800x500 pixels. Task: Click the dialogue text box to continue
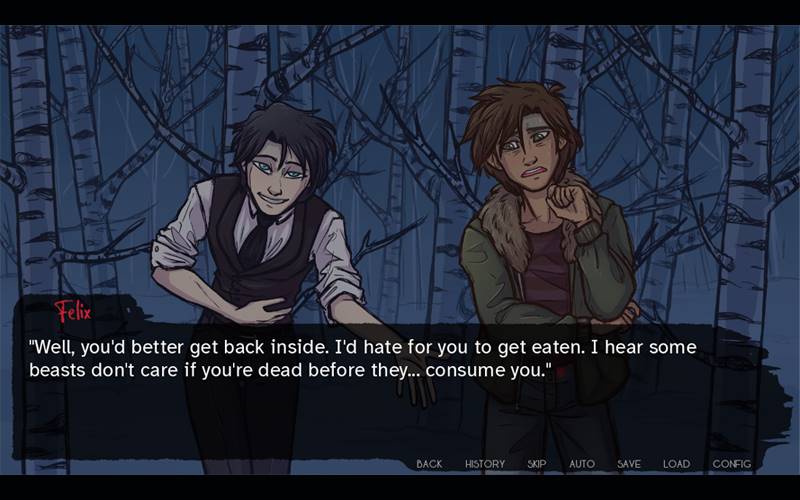(x=400, y=390)
